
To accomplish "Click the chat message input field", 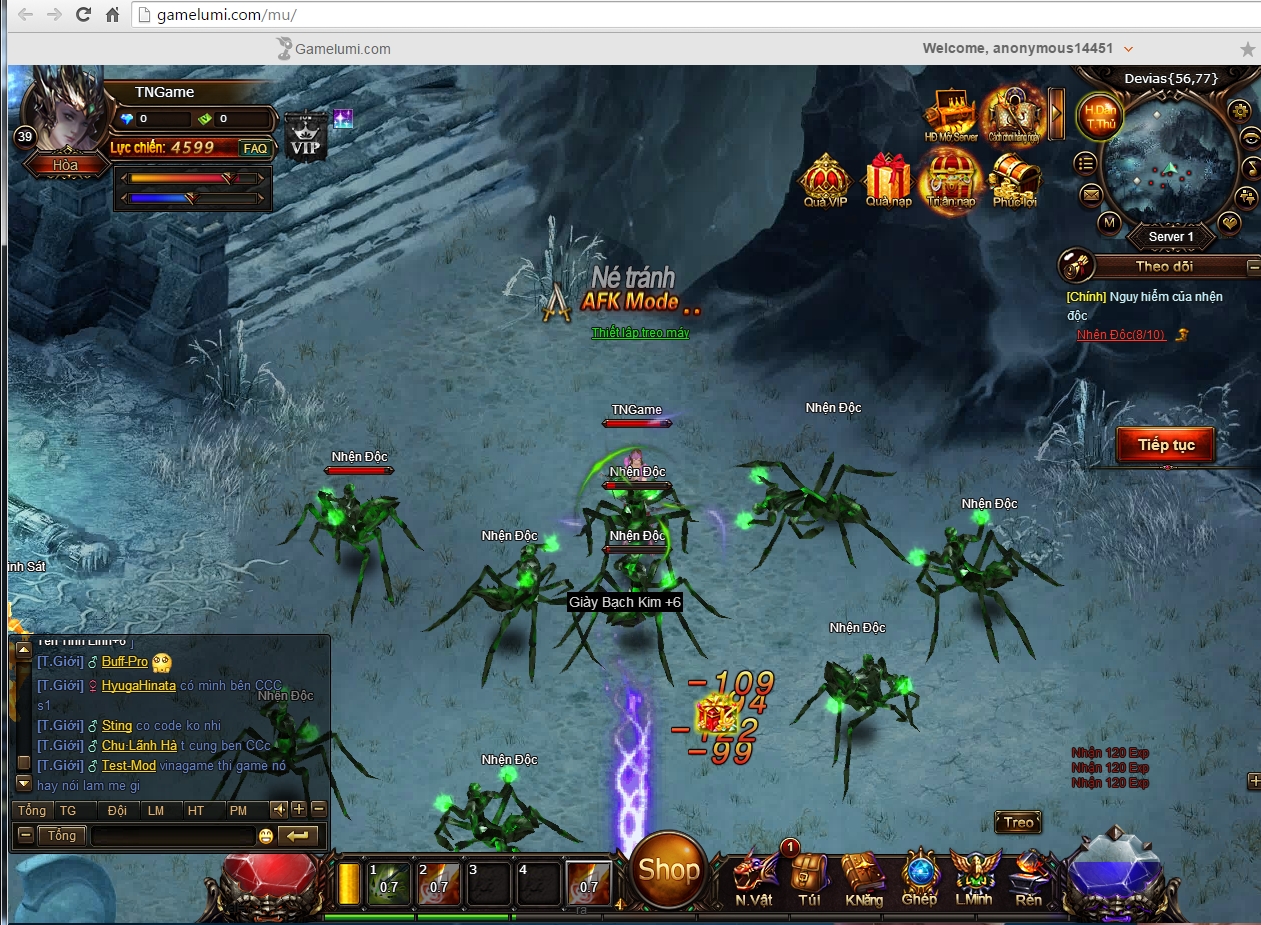I will coord(172,836).
